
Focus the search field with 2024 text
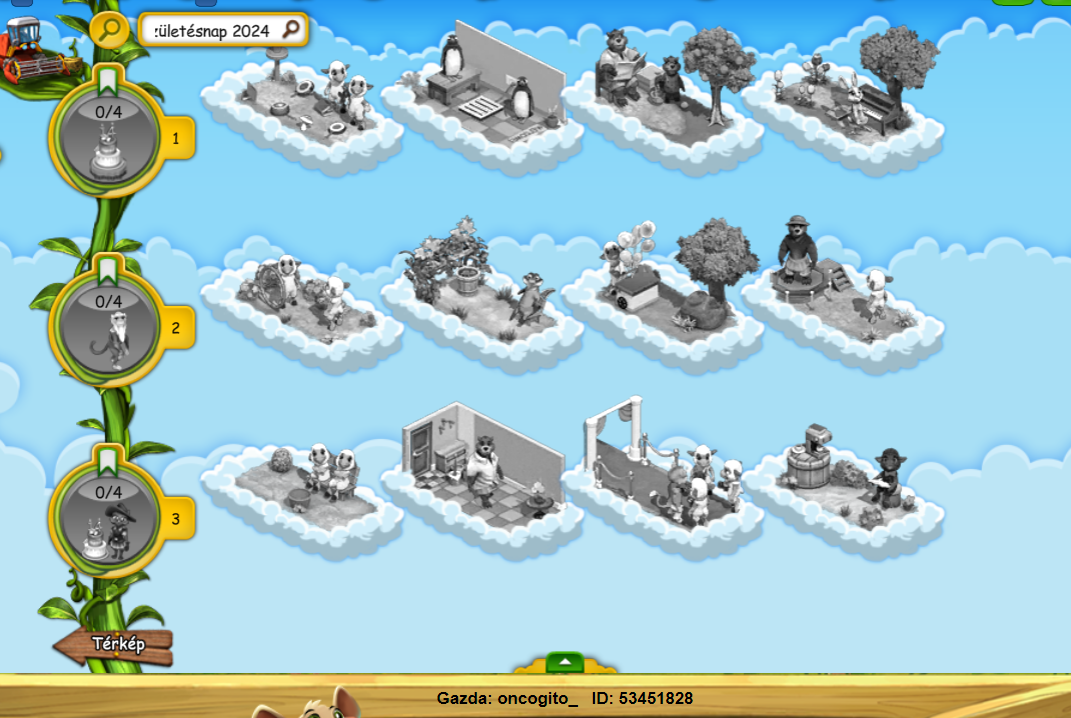click(210, 30)
